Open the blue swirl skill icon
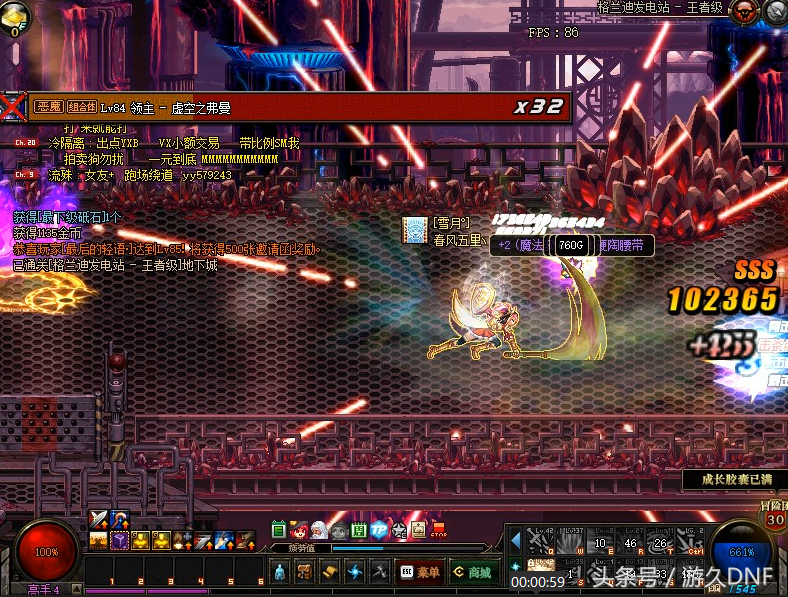This screenshot has width=788, height=597. 355,572
